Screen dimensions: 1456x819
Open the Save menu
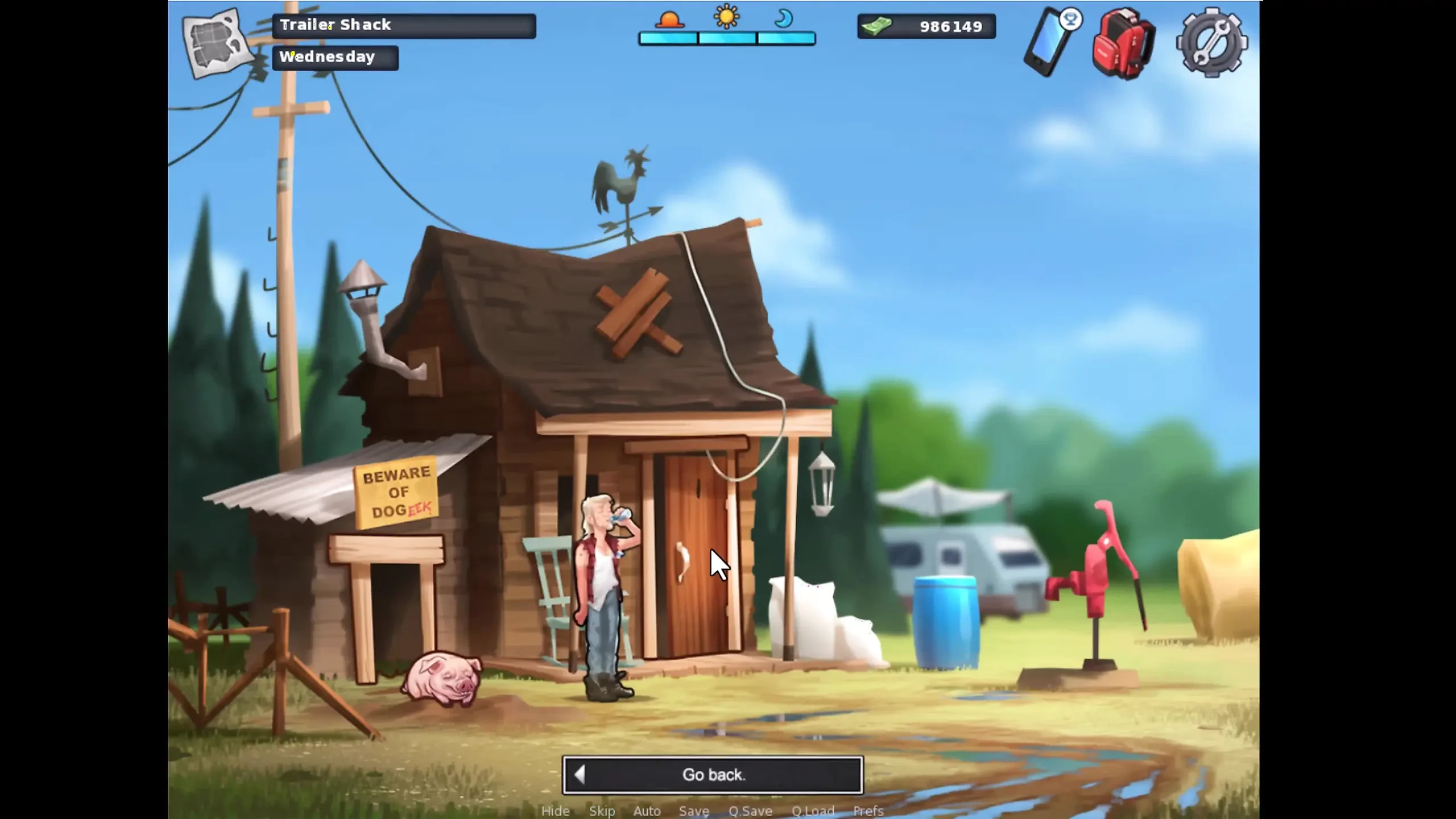[694, 811]
